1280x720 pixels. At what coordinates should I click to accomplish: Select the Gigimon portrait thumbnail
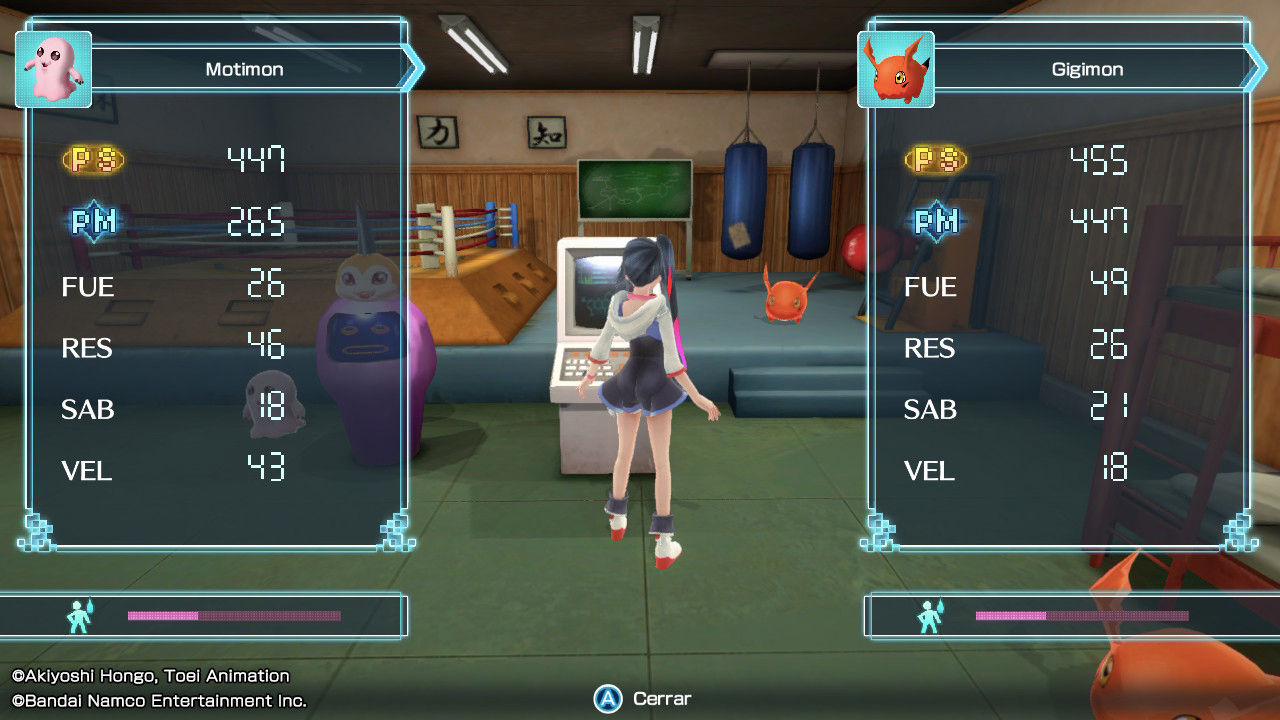(x=896, y=69)
